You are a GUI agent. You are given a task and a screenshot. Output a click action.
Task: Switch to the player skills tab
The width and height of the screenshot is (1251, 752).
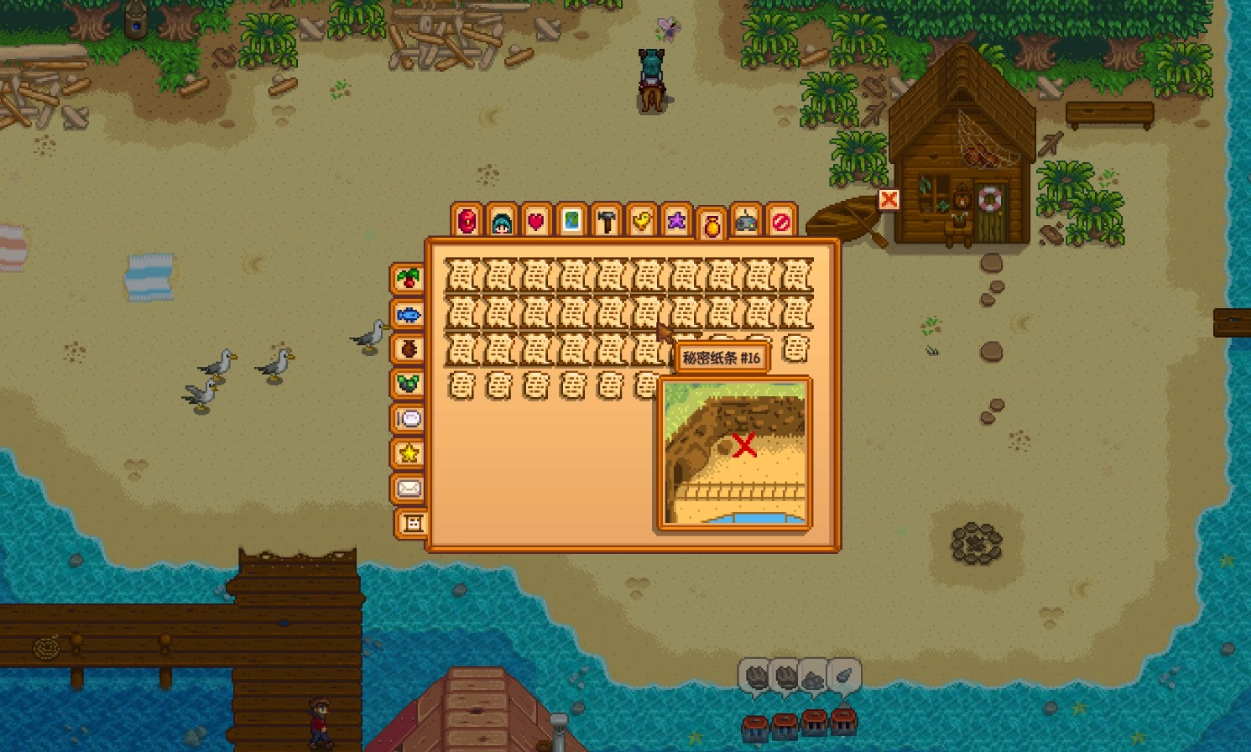pyautogui.click(x=502, y=220)
